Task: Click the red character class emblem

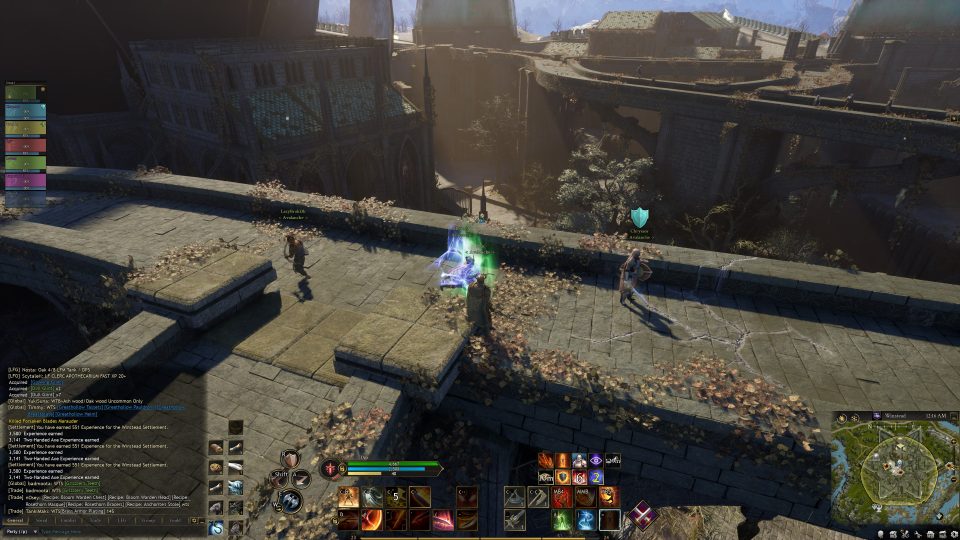Action: tap(329, 467)
